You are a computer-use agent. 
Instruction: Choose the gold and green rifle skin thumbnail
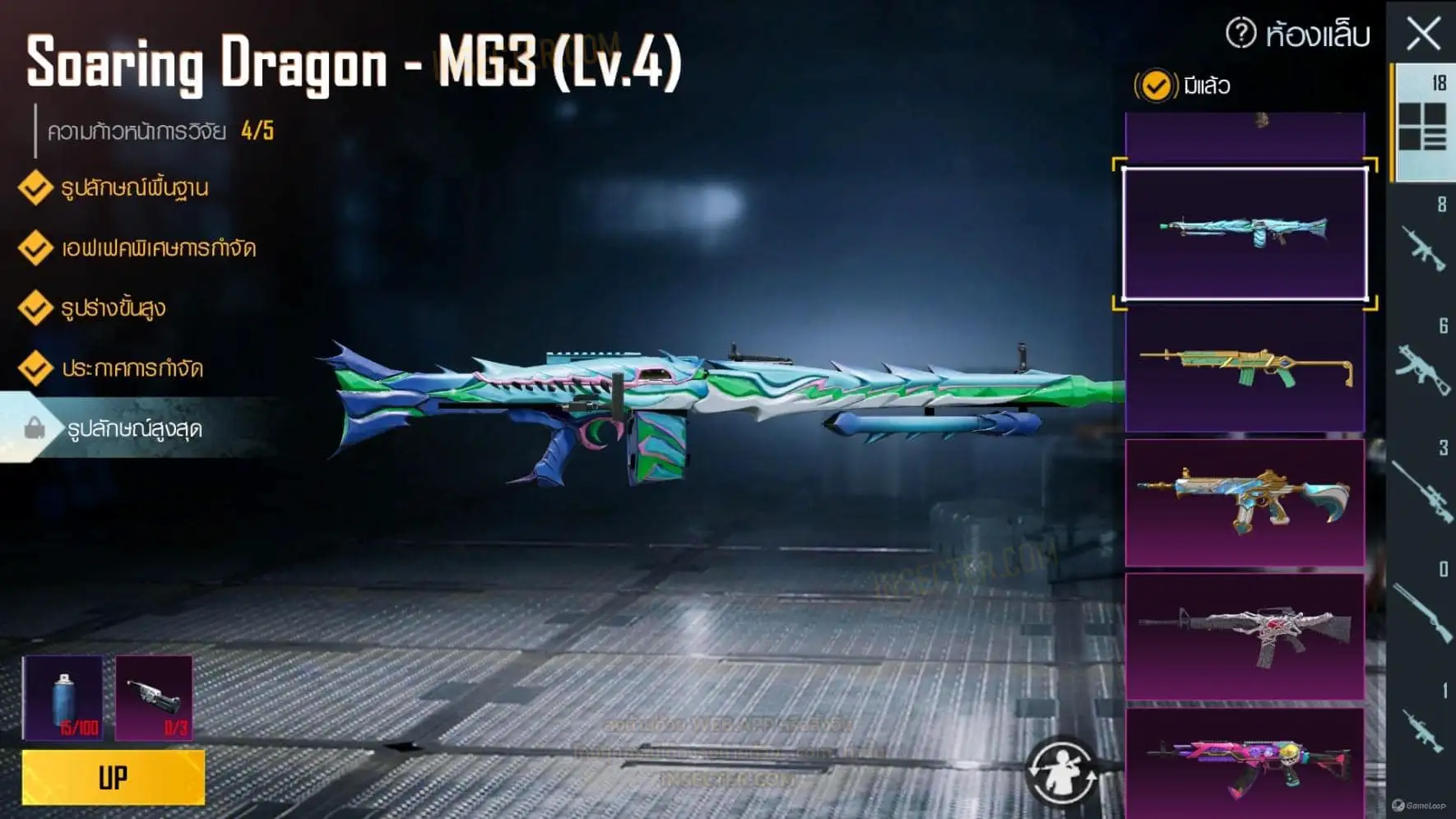click(x=1245, y=368)
